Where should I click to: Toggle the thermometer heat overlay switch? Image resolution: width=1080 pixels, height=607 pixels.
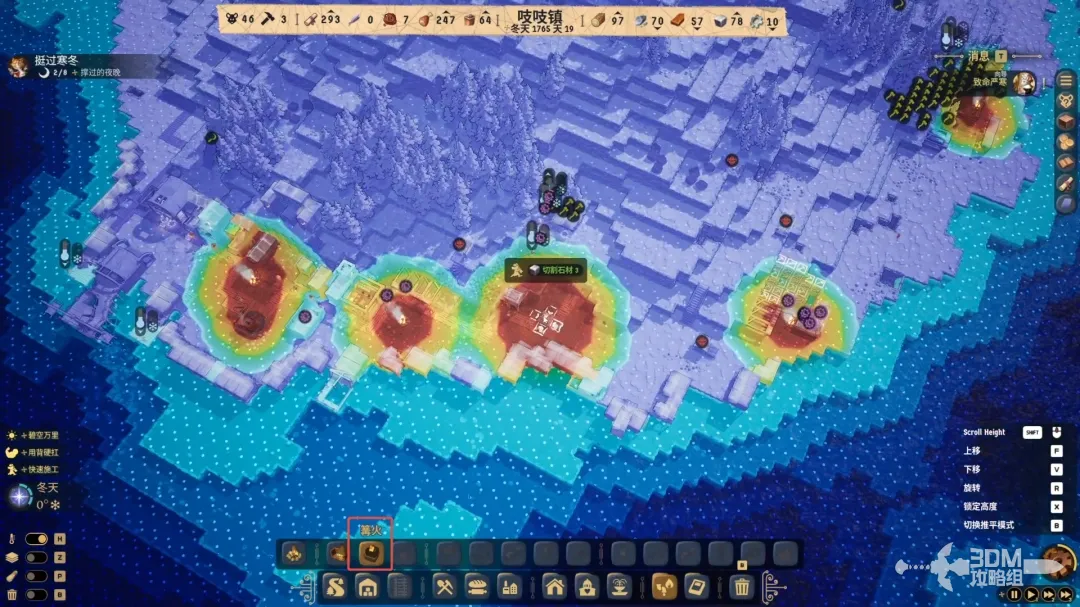tap(36, 539)
